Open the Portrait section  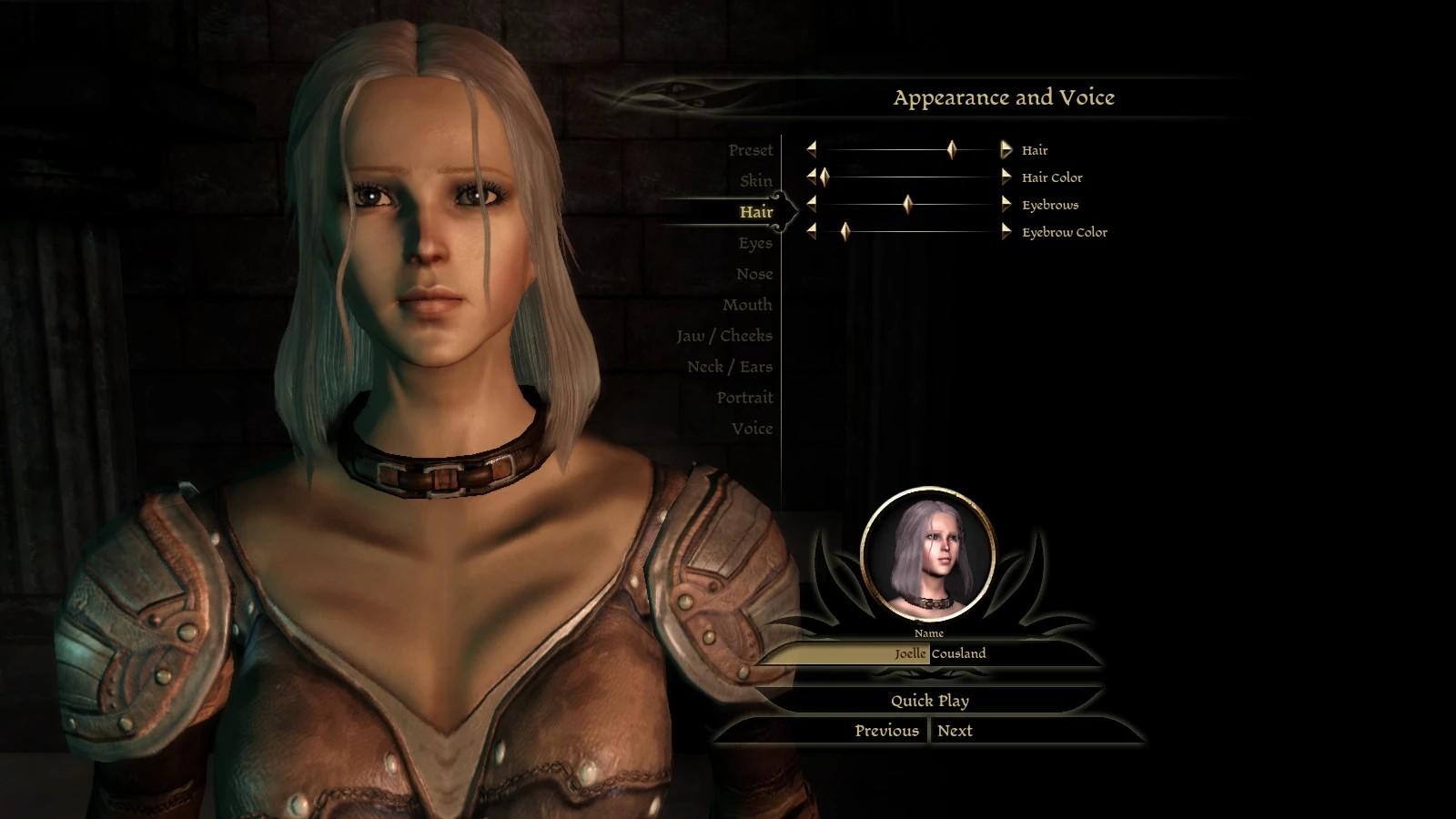tap(743, 398)
